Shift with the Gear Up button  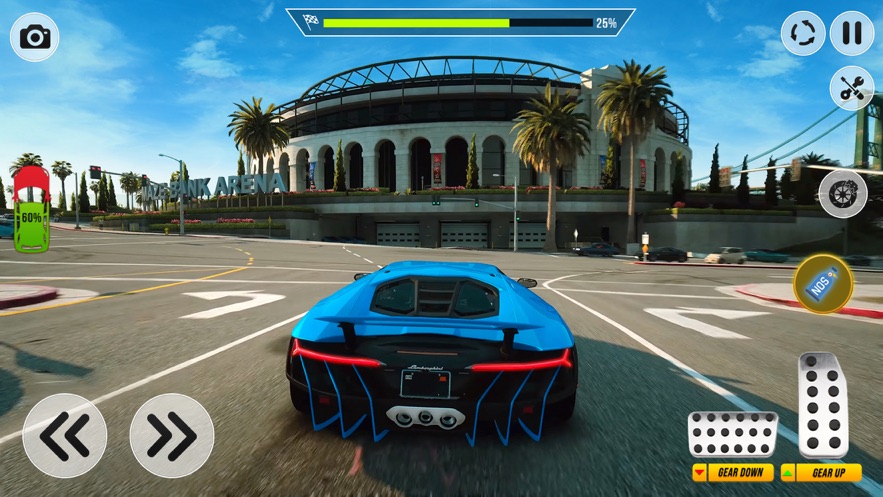(x=822, y=472)
